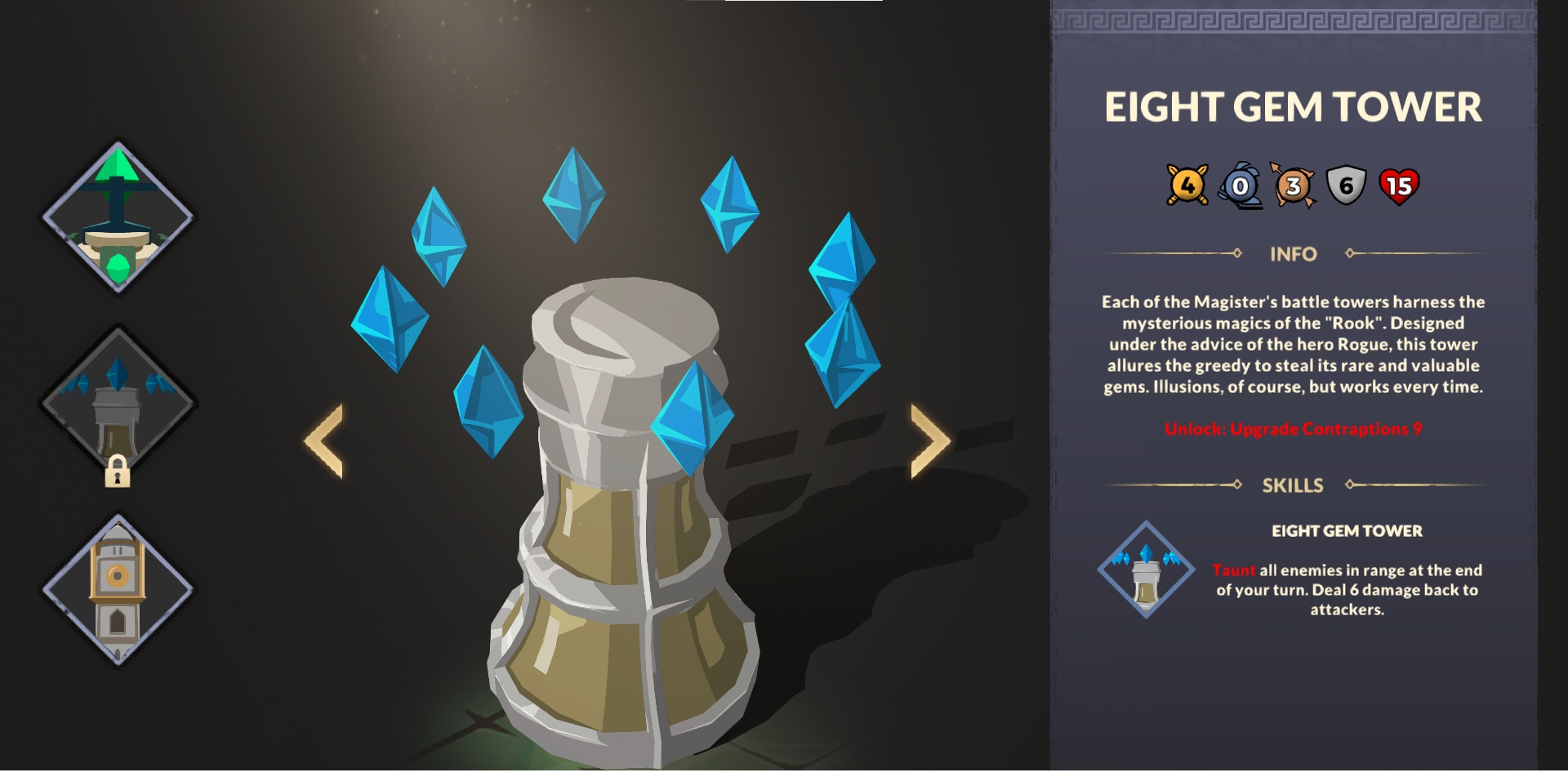Click the gold attack stat icon showing 4
Image resolution: width=1568 pixels, height=777 pixels.
pos(1186,185)
